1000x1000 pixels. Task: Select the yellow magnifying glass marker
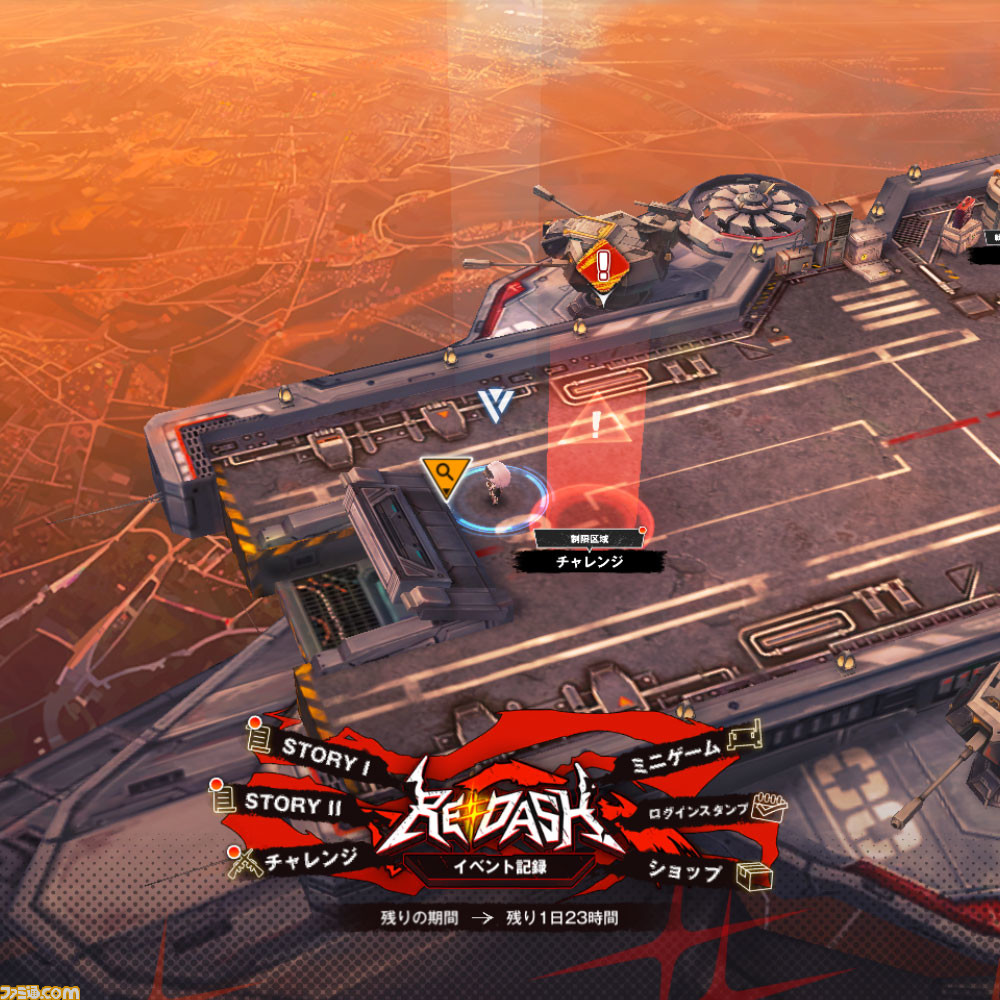pyautogui.click(x=445, y=474)
